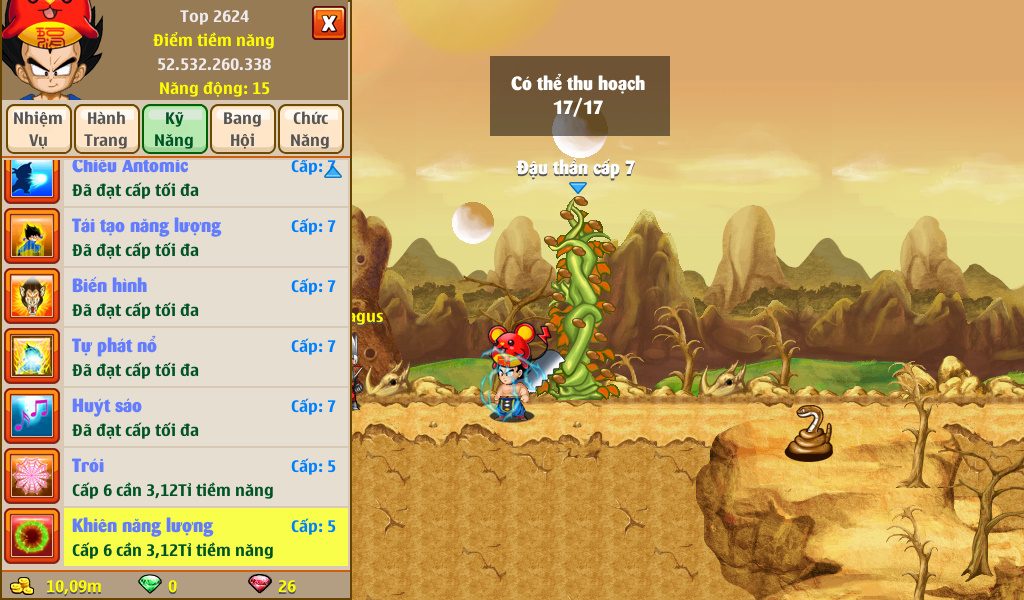Select the Chiêu Antomic skill row
The height and width of the screenshot is (600, 1024).
[205, 179]
